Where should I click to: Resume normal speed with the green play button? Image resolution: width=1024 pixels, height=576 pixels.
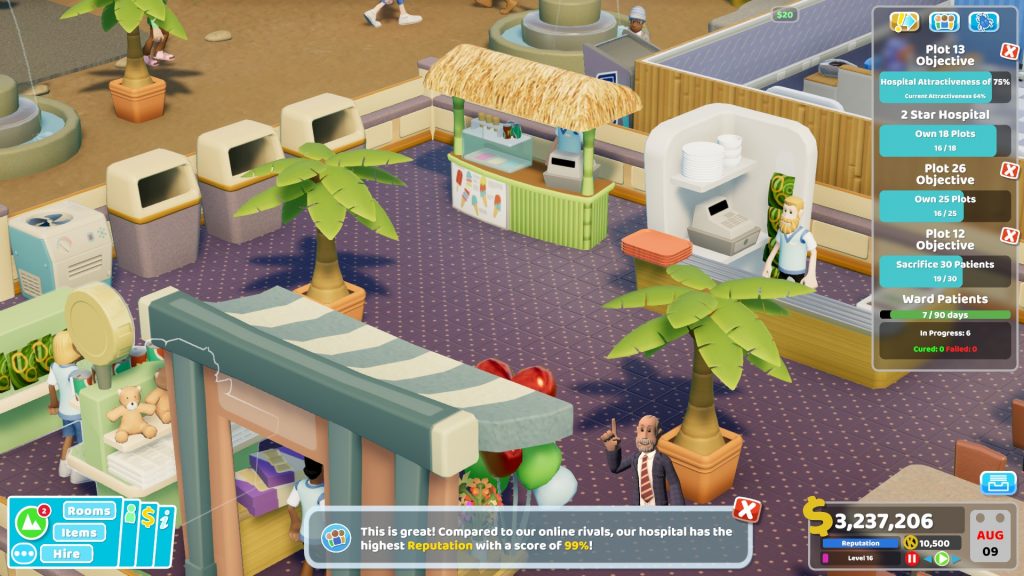pos(941,558)
